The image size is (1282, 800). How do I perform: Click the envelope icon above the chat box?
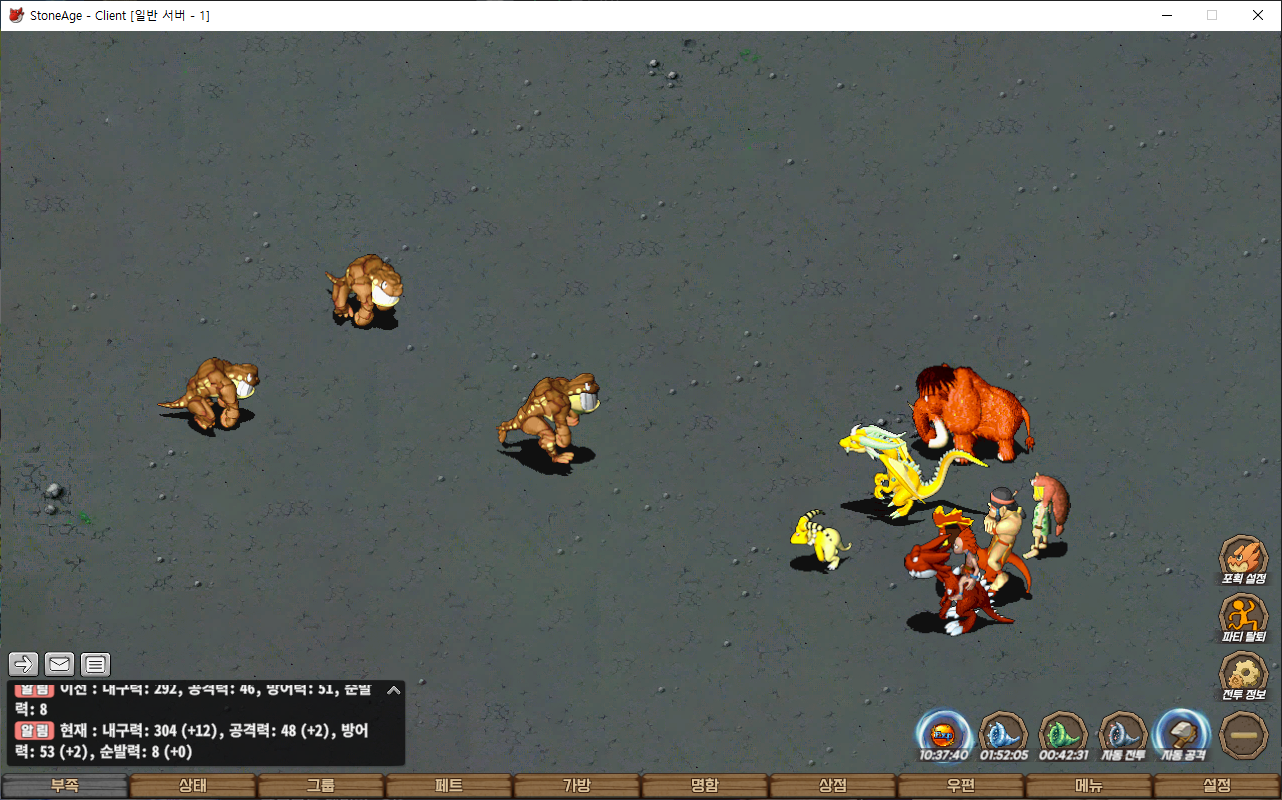pos(60,663)
